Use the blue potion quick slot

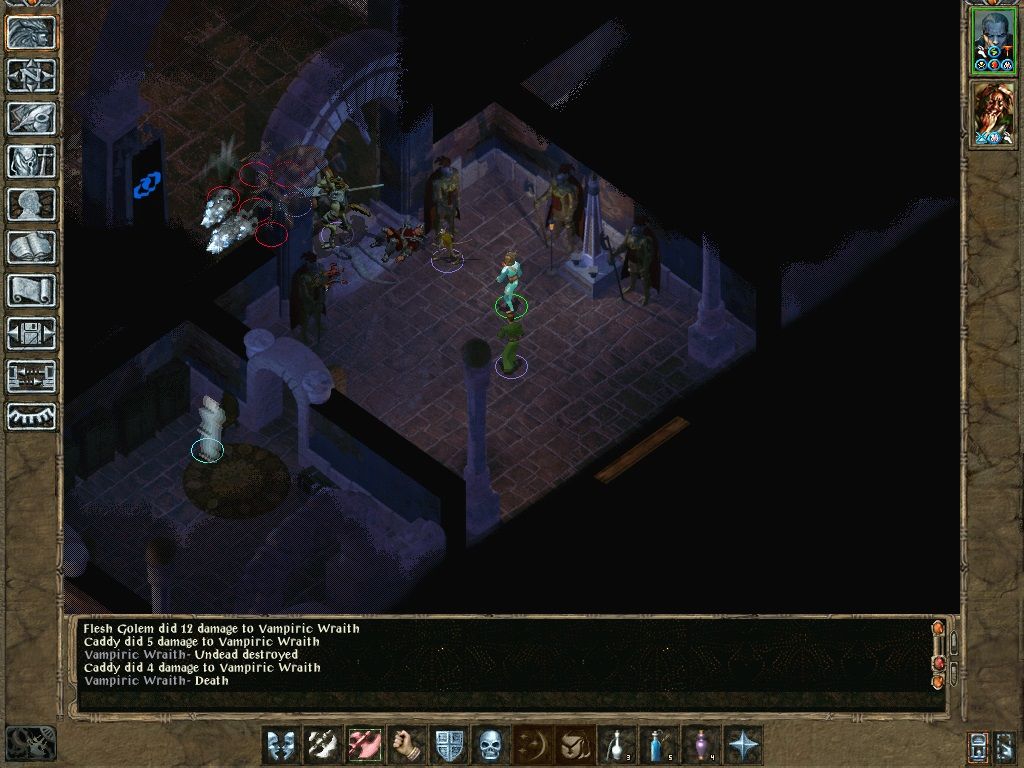[660, 745]
